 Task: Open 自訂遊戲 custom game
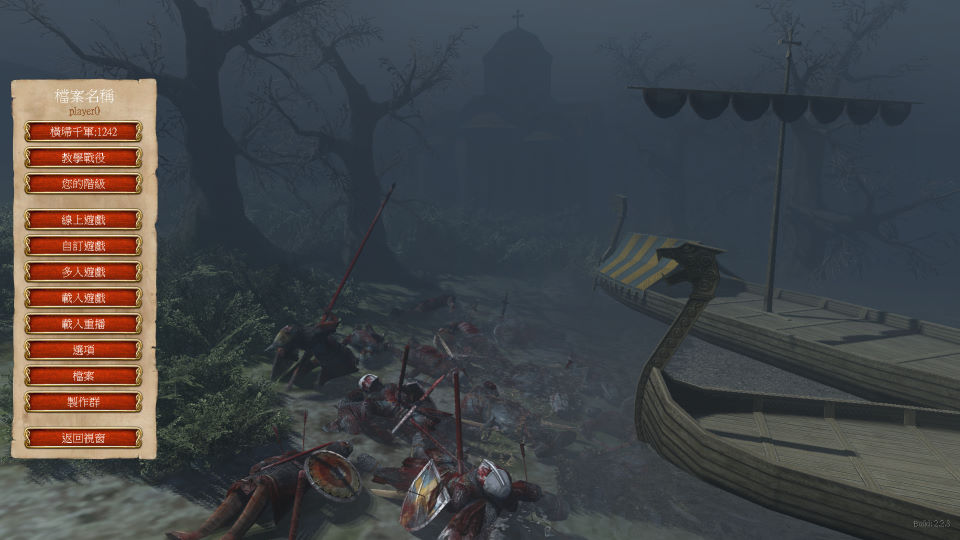coord(83,246)
